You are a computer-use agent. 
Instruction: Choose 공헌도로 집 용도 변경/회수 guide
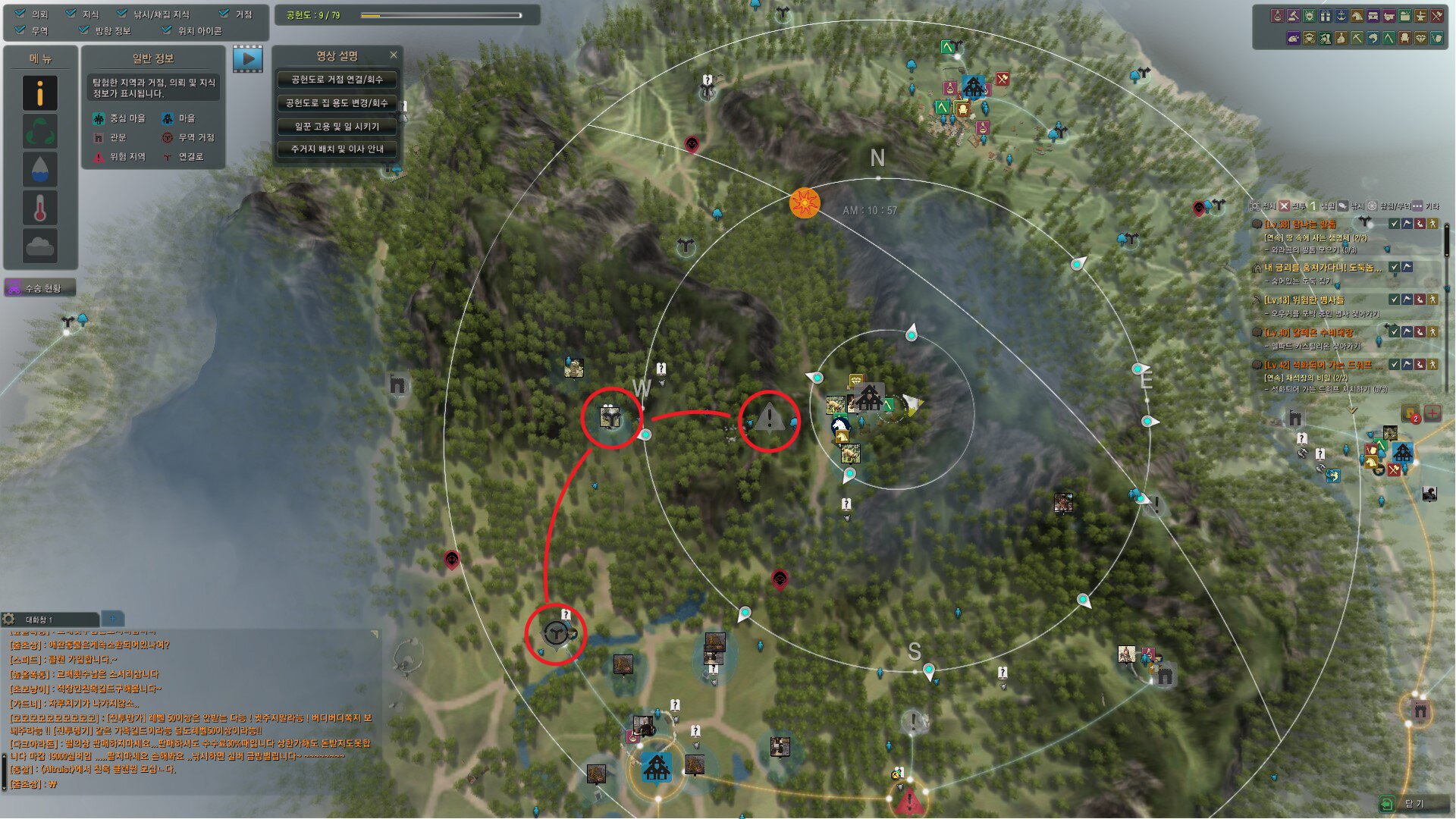point(337,103)
